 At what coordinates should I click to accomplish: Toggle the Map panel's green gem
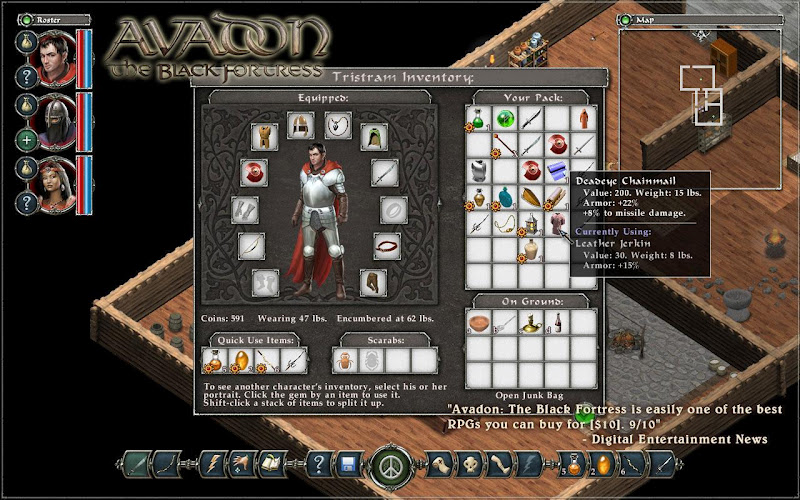click(626, 19)
